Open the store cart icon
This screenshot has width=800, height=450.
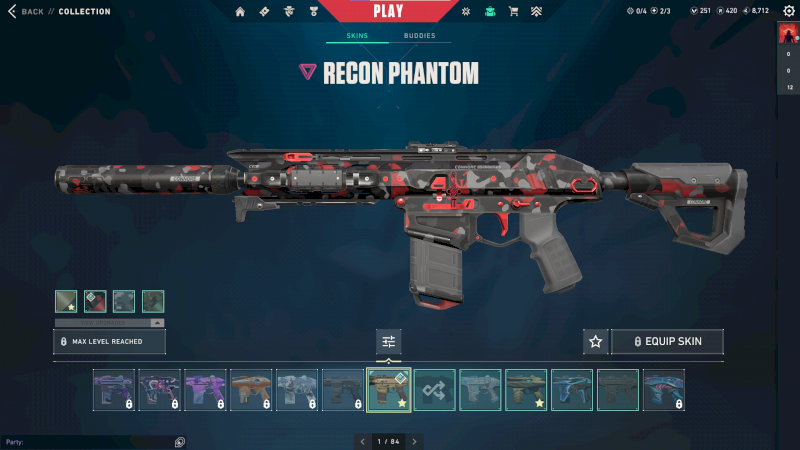pyautogui.click(x=513, y=11)
